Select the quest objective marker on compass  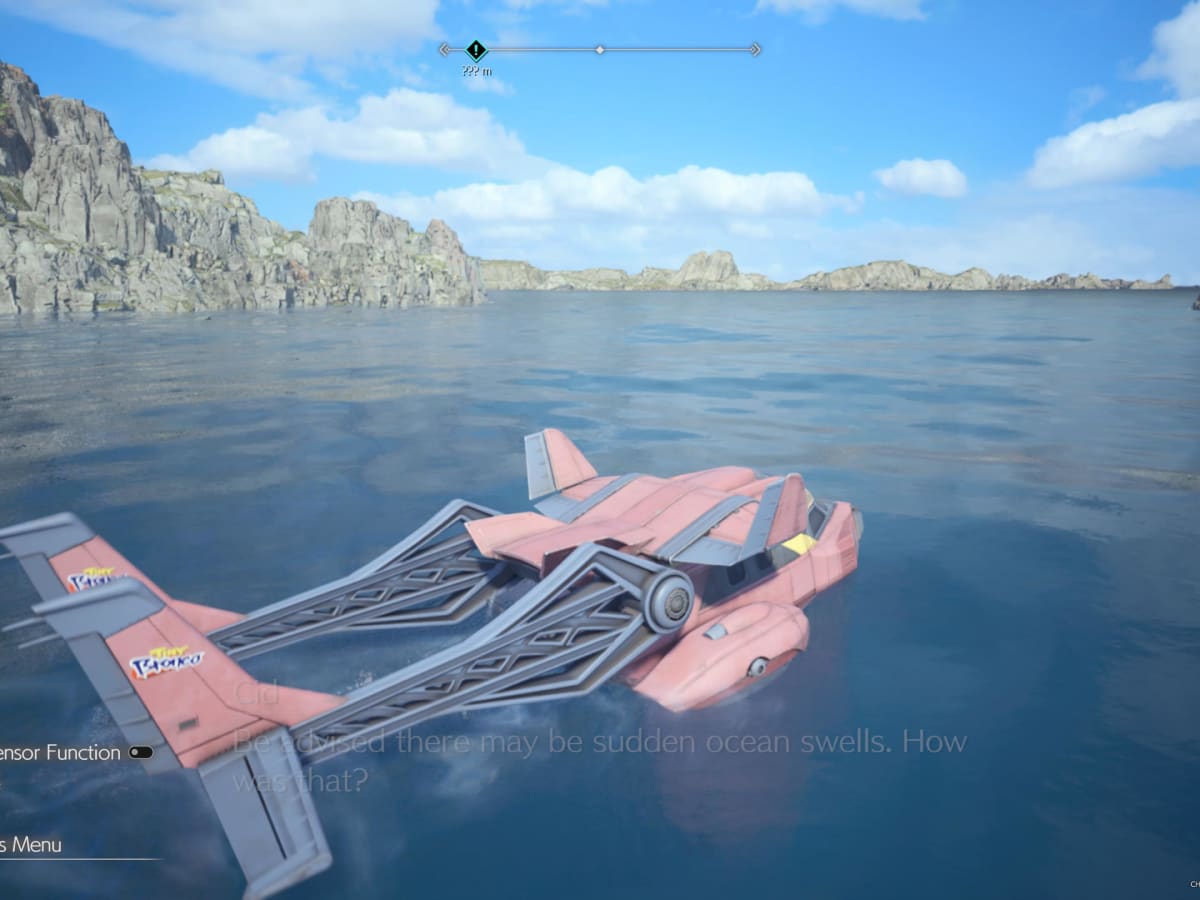click(476, 50)
